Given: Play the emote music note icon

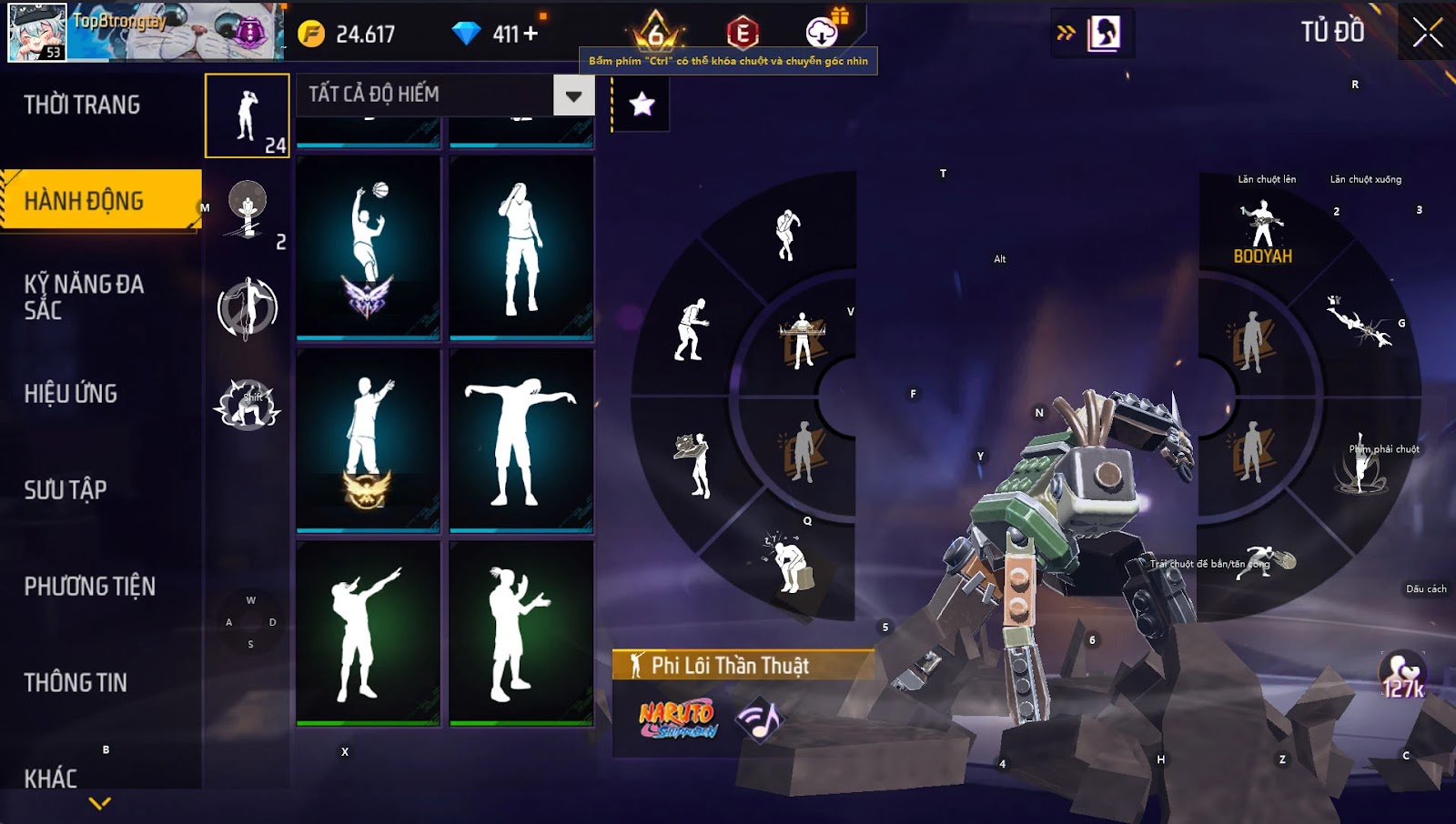Looking at the screenshot, I should point(759,720).
